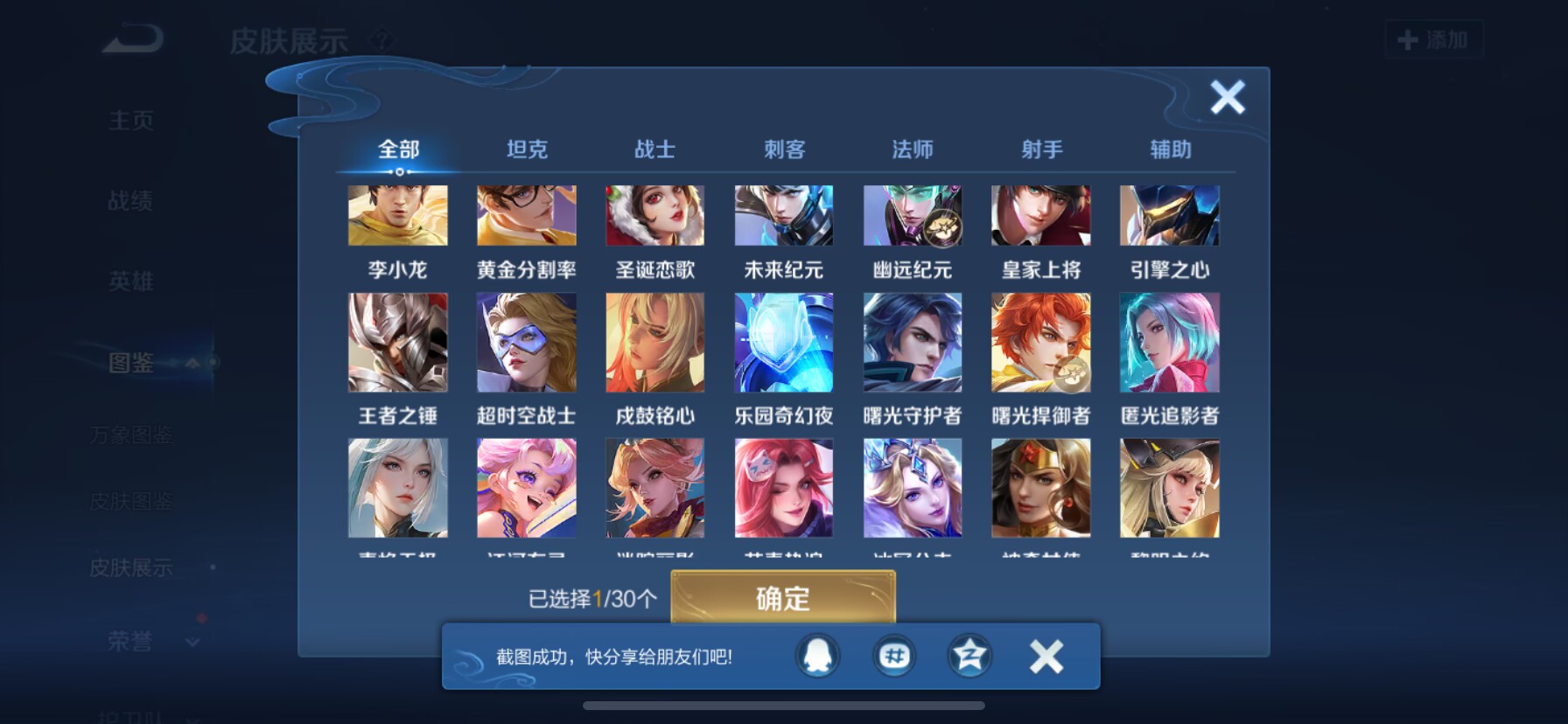
Task: Switch to the 坦克 tab
Action: tap(528, 150)
